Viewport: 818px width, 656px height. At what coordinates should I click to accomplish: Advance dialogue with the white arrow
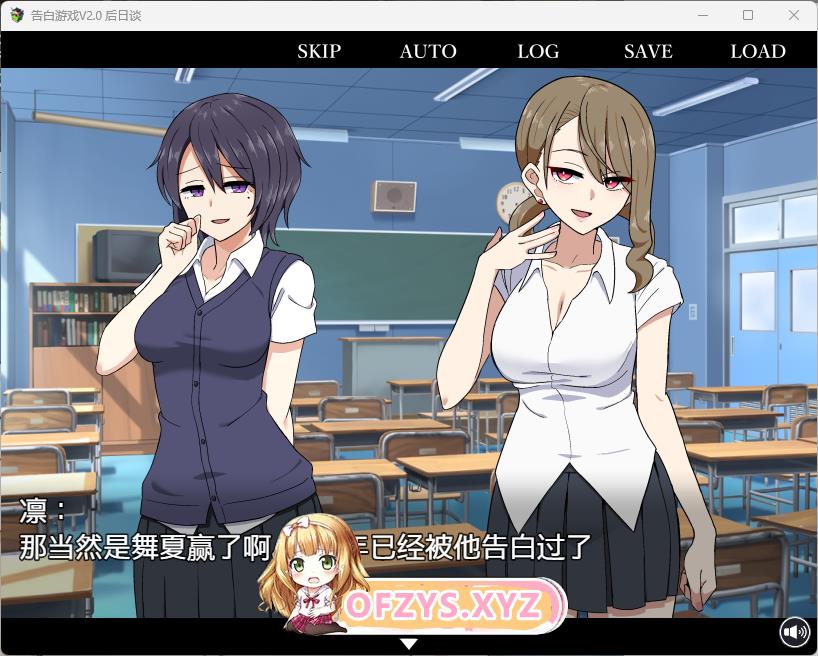coord(409,643)
